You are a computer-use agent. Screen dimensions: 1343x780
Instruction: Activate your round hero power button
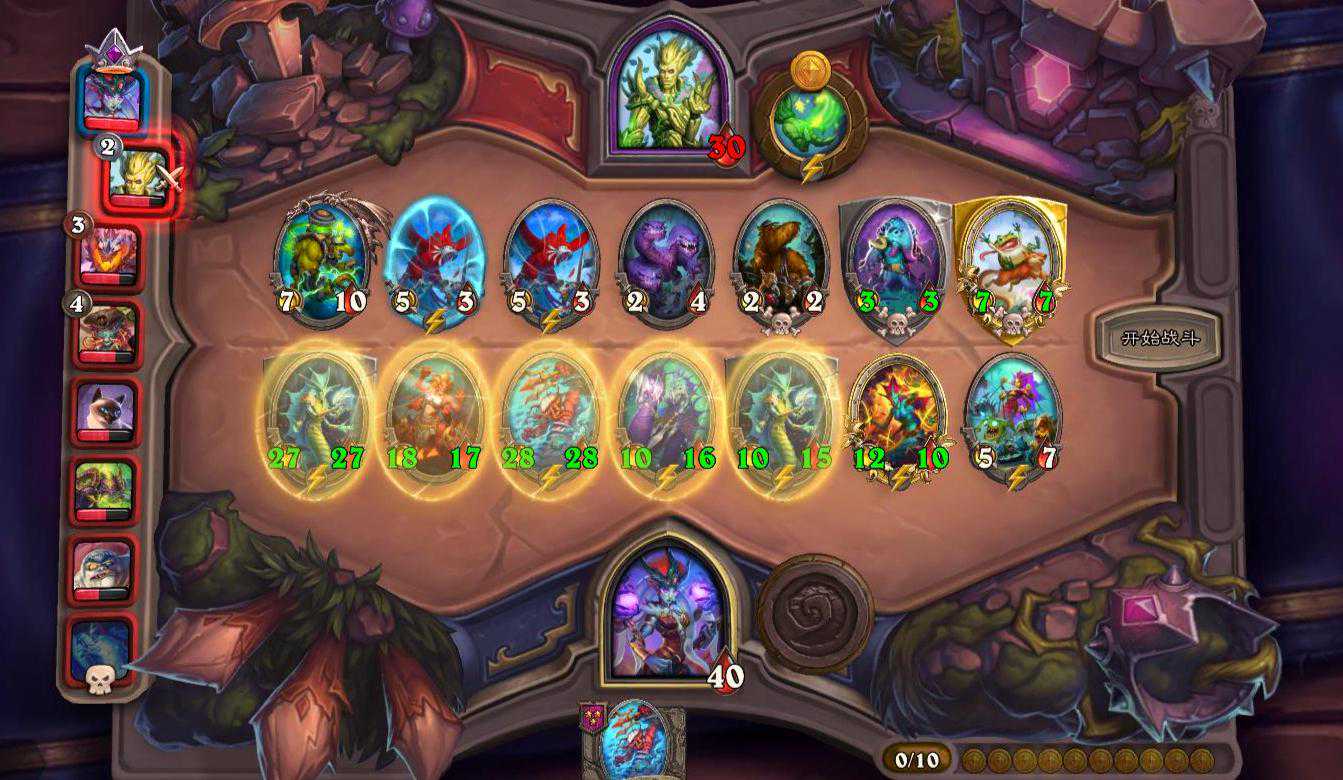click(814, 613)
